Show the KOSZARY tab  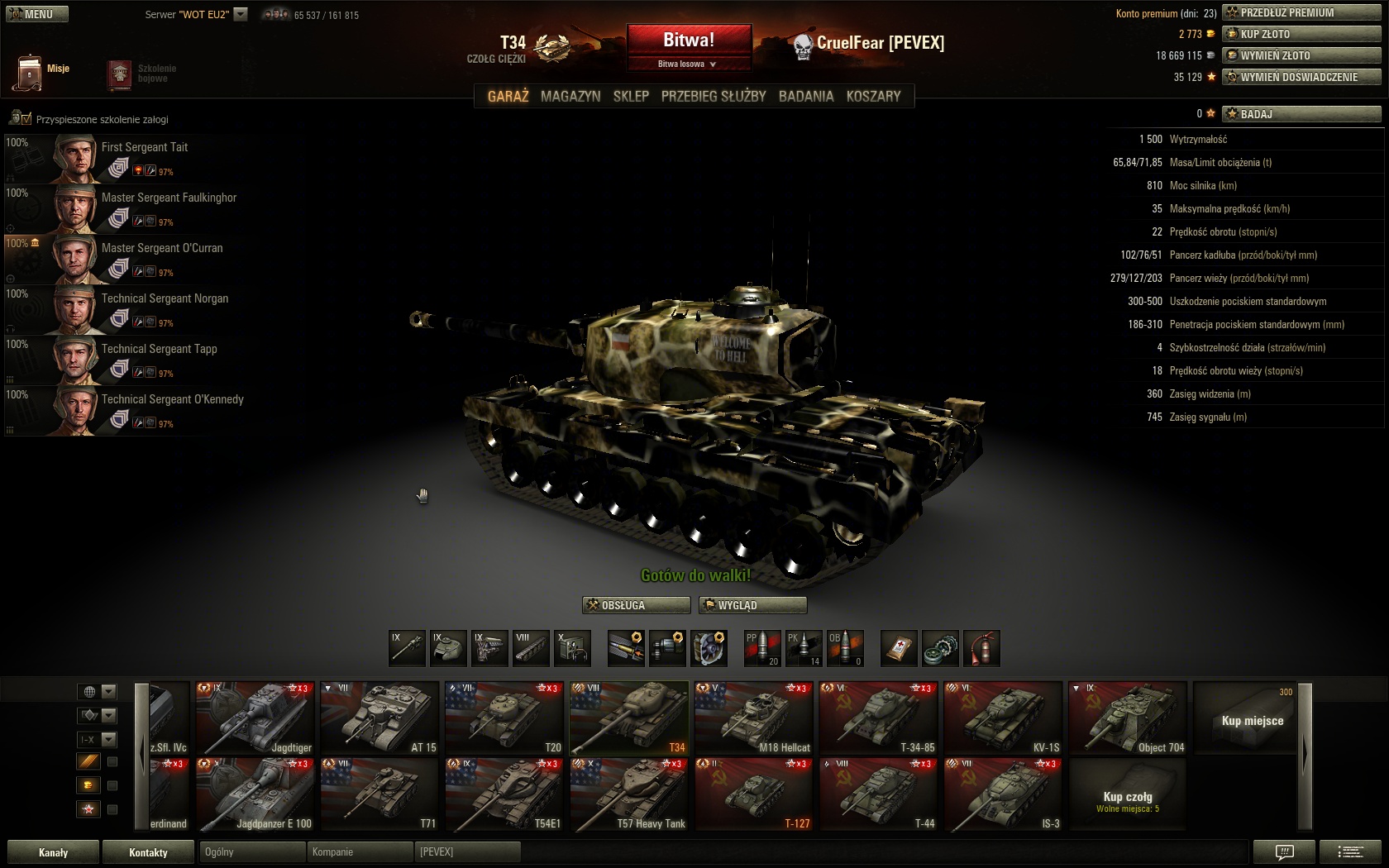tap(873, 96)
